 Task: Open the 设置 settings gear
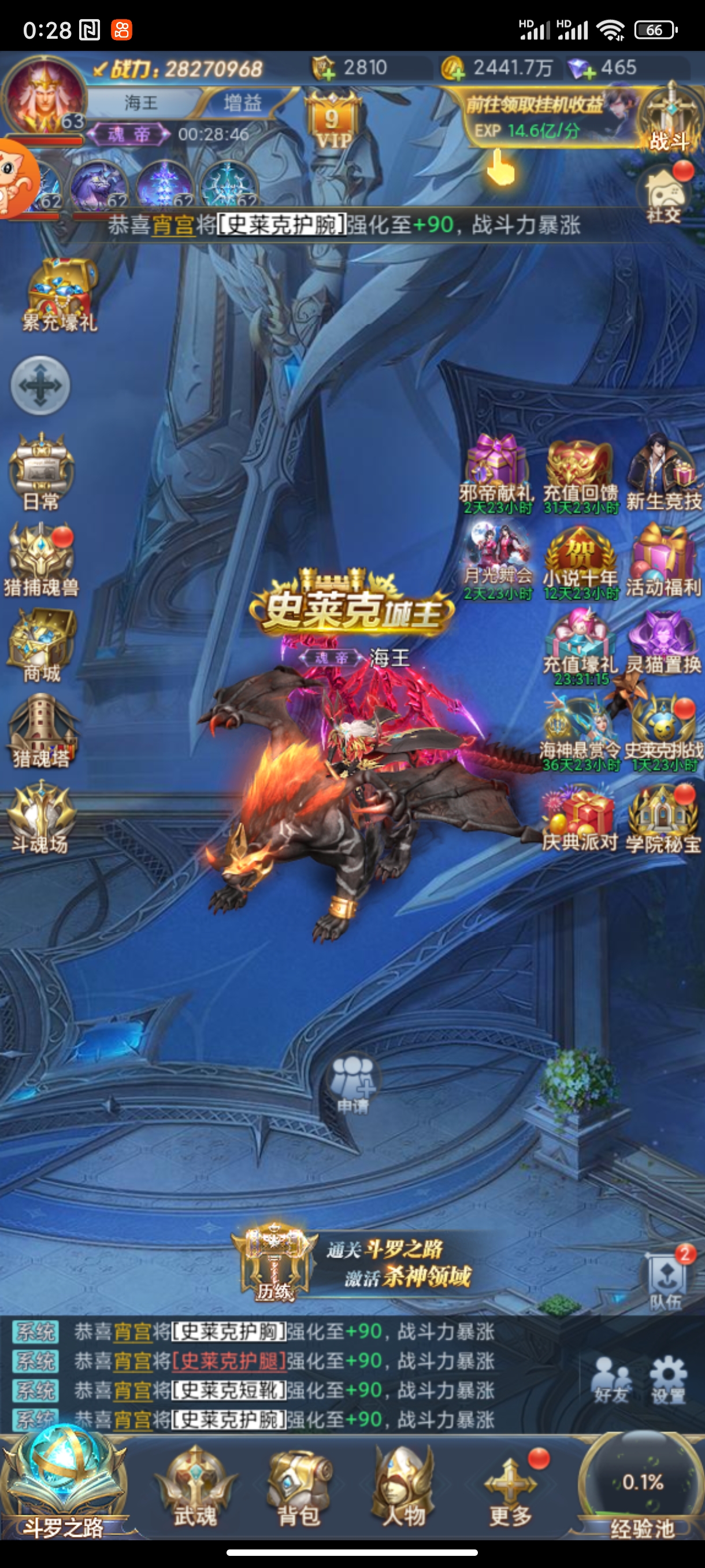pyautogui.click(x=668, y=1380)
